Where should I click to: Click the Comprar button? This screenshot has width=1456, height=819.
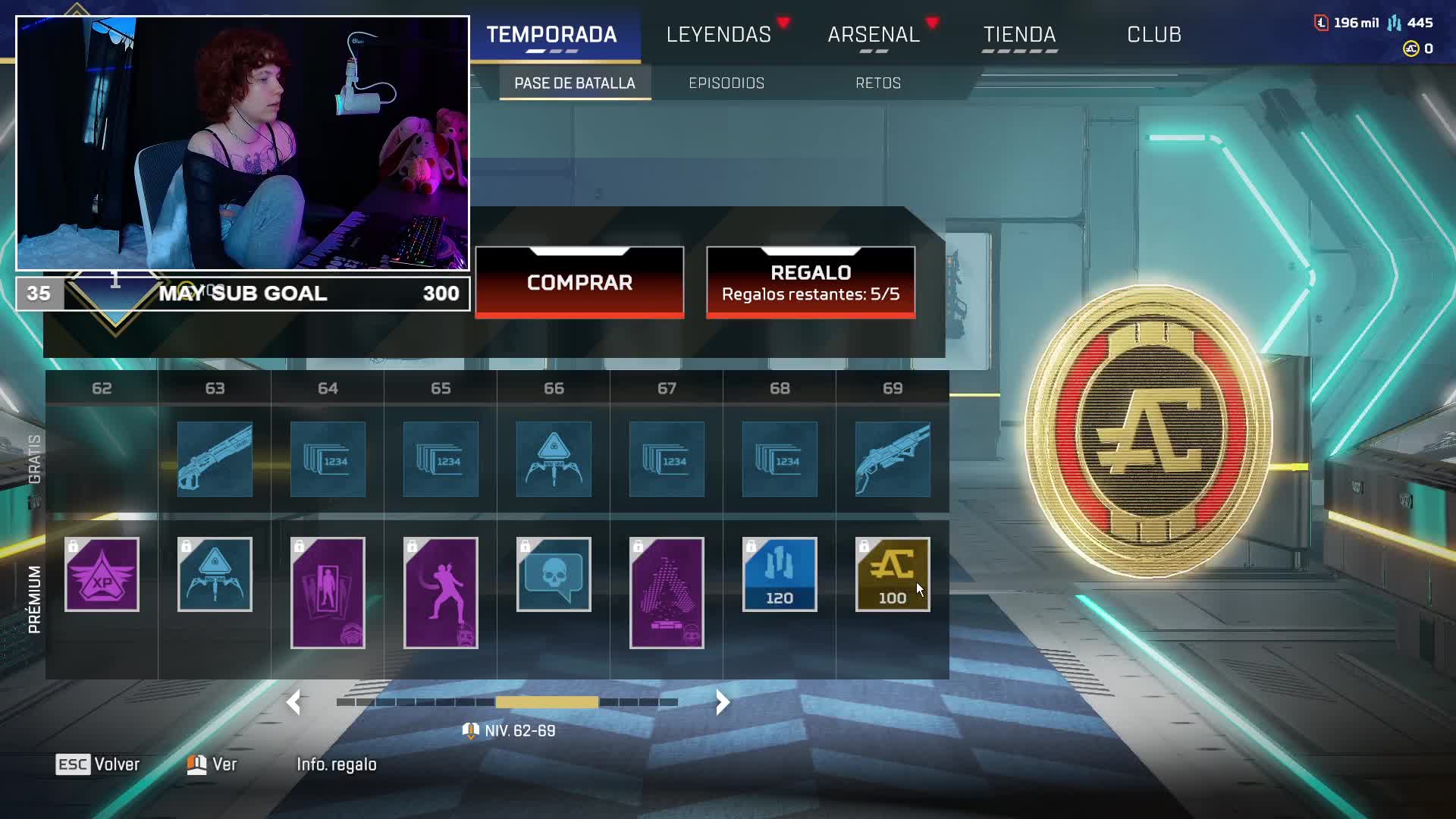(x=579, y=282)
